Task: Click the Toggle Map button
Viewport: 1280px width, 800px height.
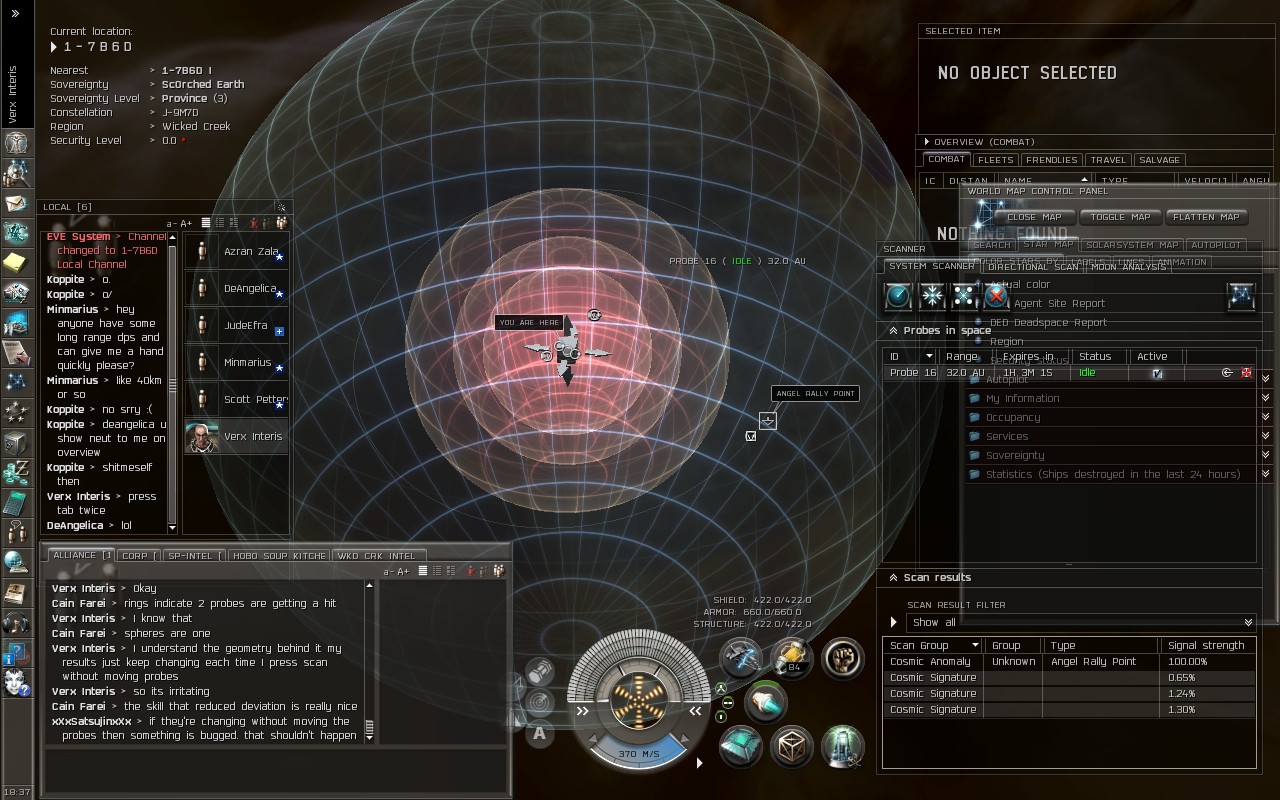Action: pyautogui.click(x=1121, y=217)
